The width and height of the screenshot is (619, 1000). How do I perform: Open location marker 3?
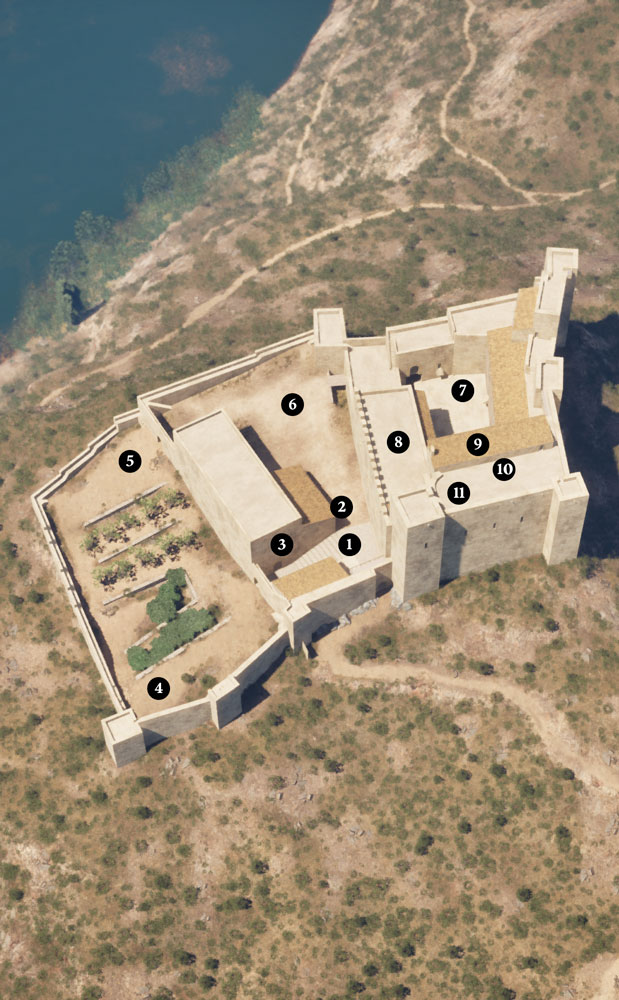[282, 545]
